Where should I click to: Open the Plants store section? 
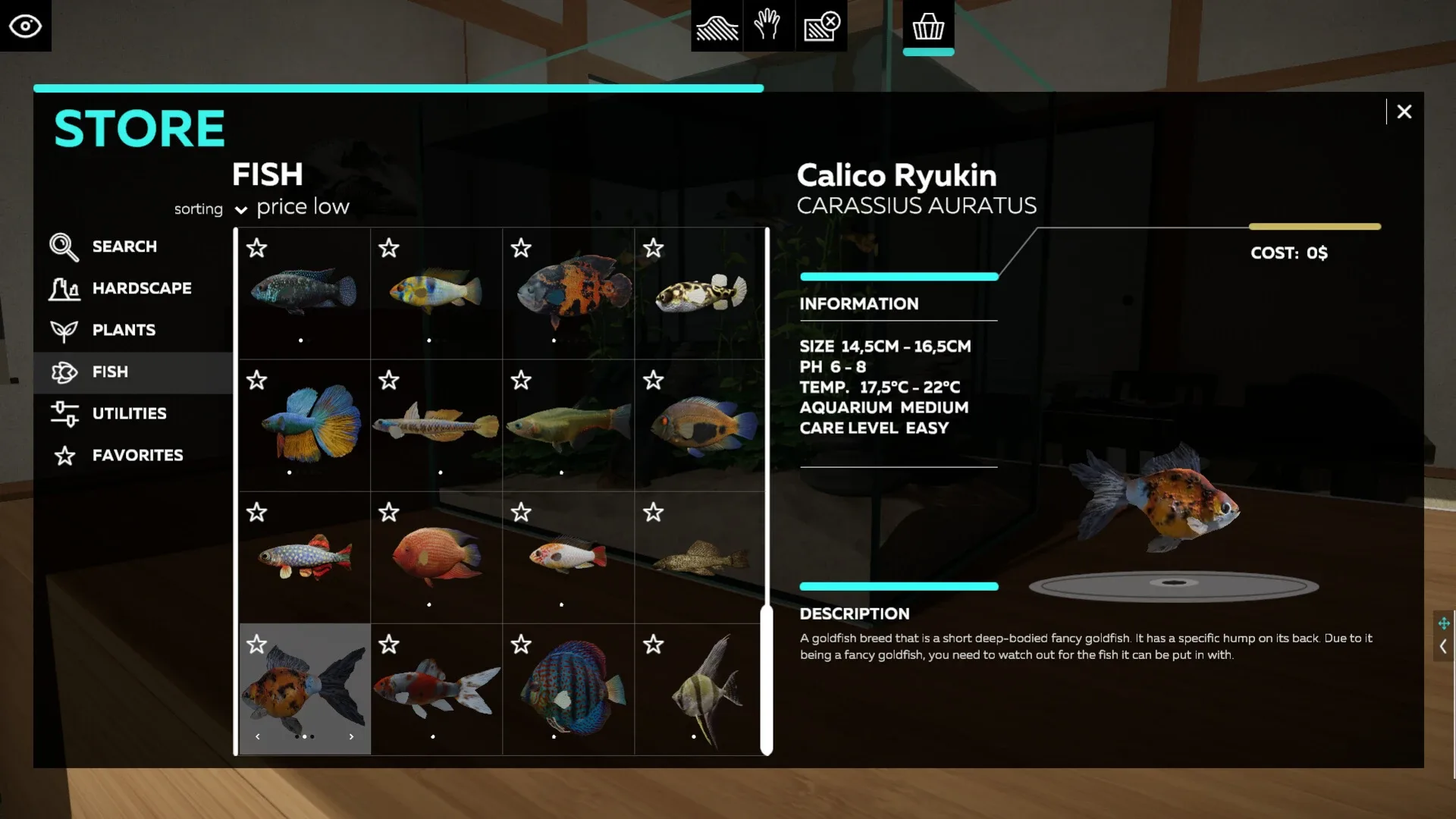pos(123,330)
